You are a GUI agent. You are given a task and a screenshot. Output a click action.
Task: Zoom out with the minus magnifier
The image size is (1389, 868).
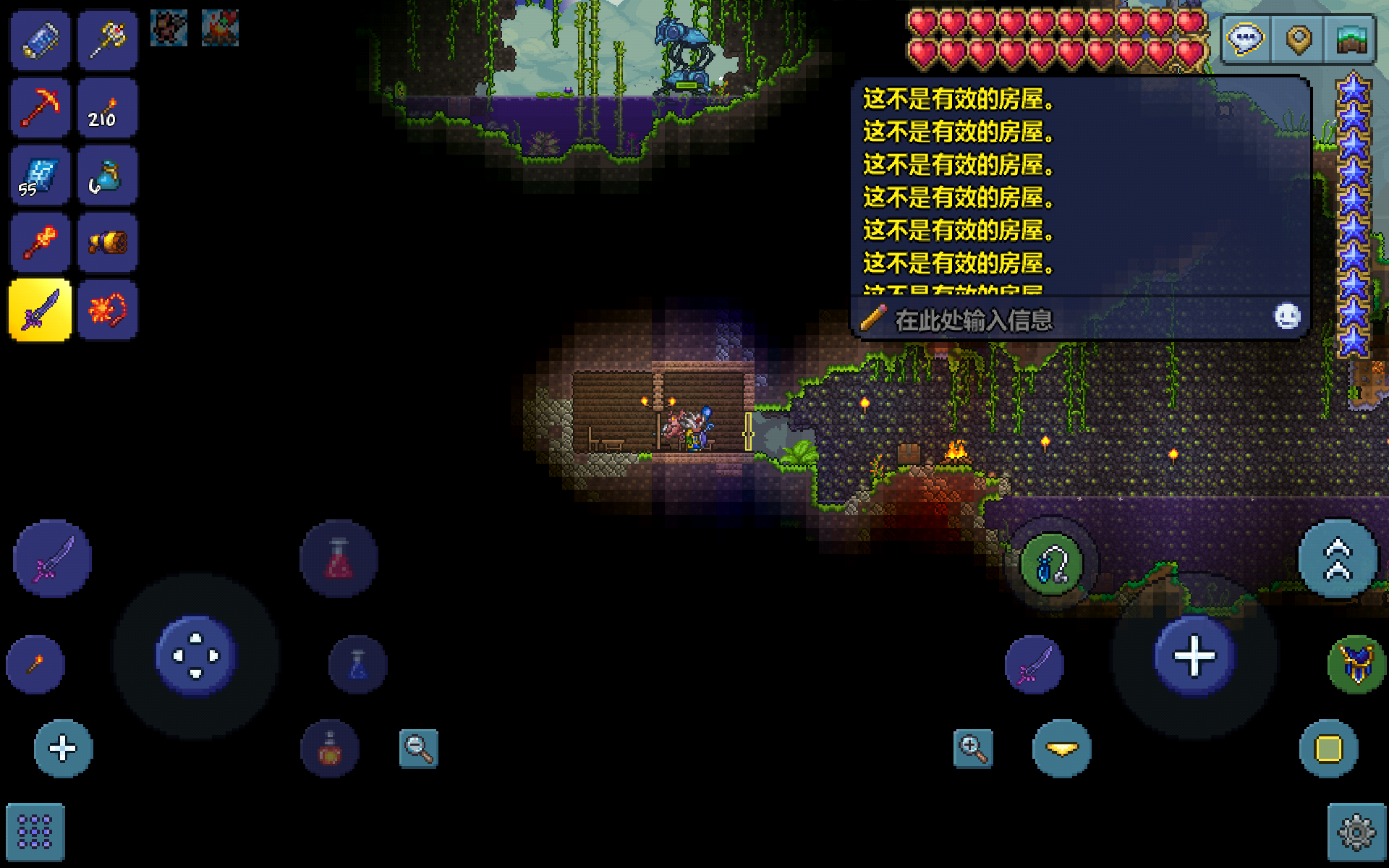[419, 749]
